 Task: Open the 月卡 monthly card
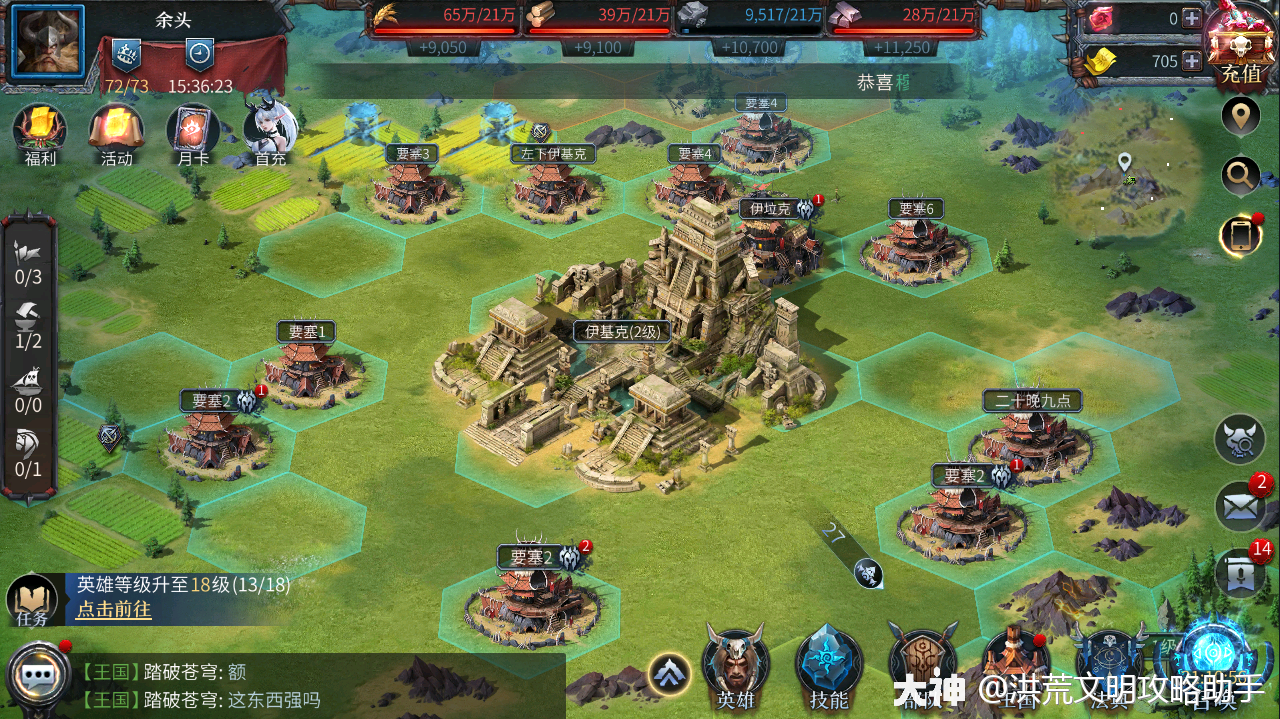pyautogui.click(x=192, y=132)
